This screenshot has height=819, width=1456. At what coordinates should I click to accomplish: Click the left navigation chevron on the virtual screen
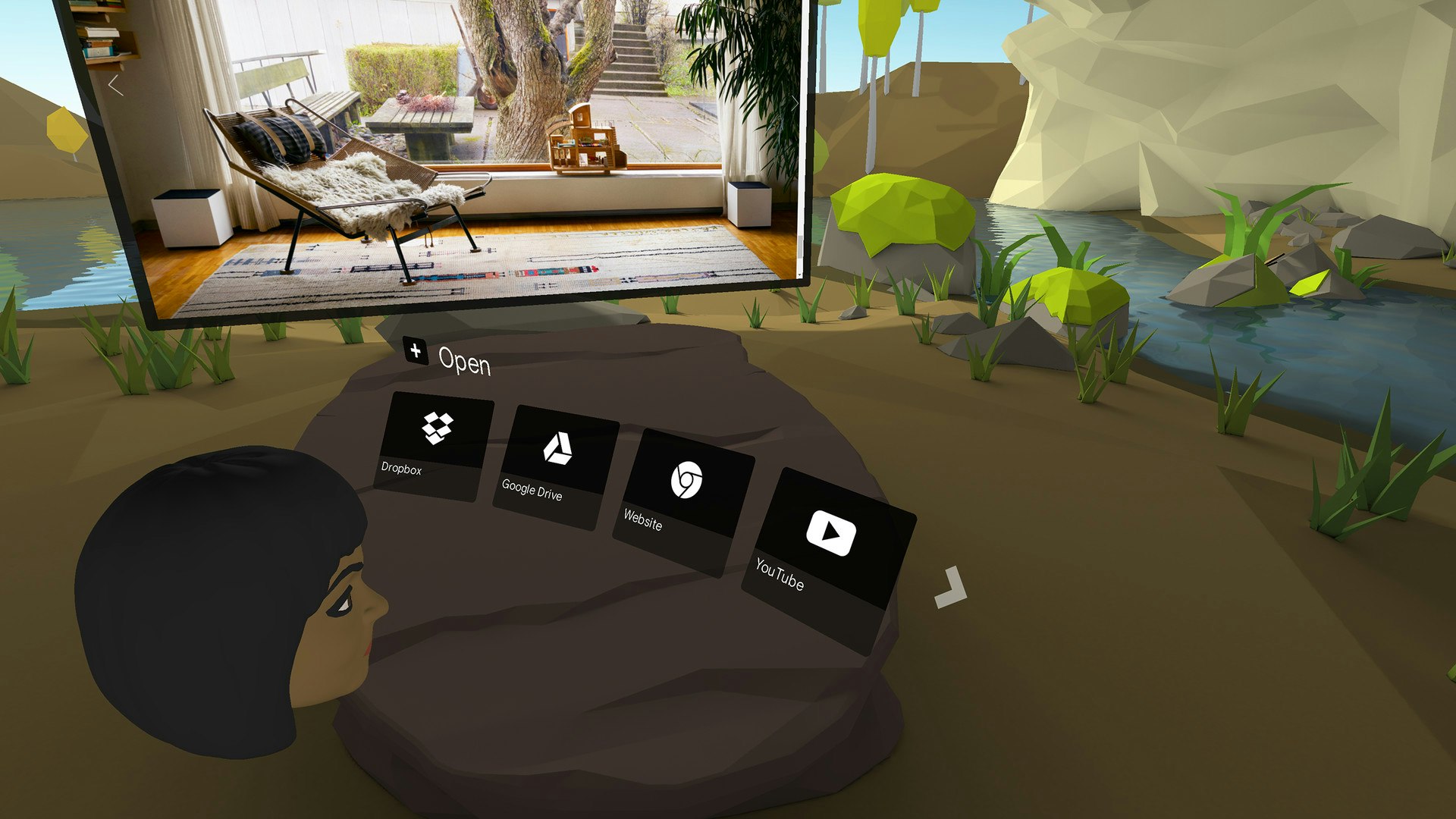[115, 86]
